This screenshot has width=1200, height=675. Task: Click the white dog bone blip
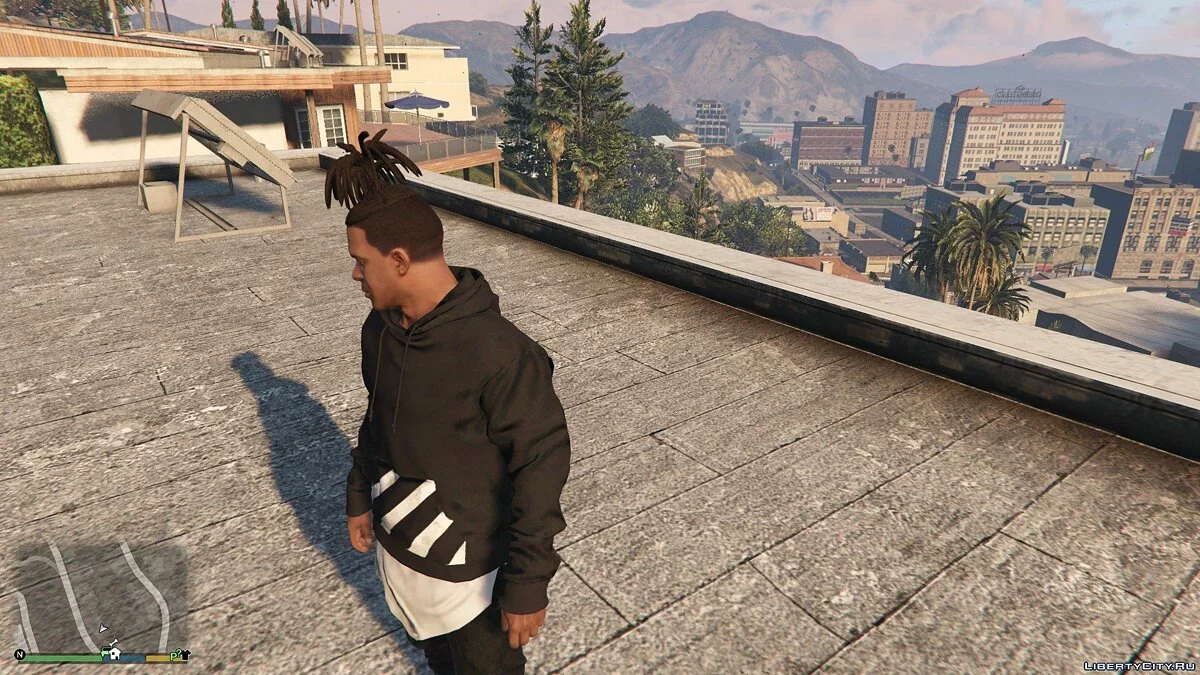(x=114, y=642)
